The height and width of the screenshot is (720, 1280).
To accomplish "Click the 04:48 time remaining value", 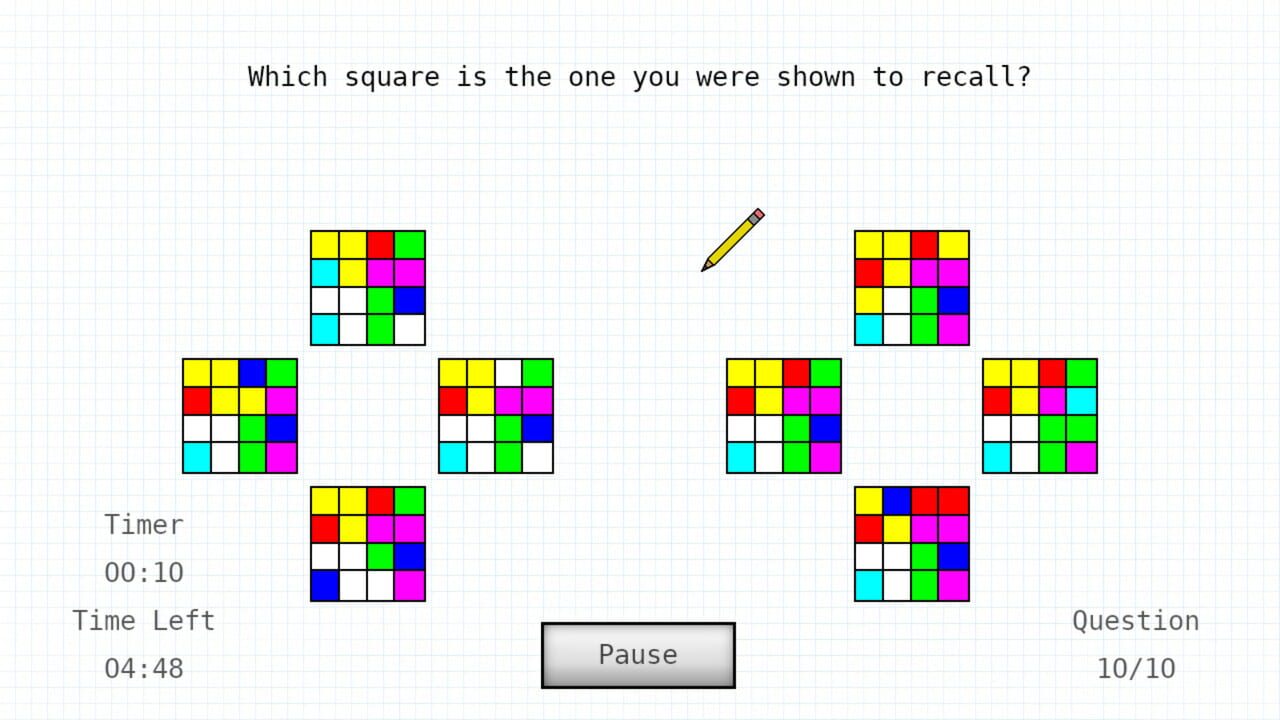I will (x=143, y=668).
